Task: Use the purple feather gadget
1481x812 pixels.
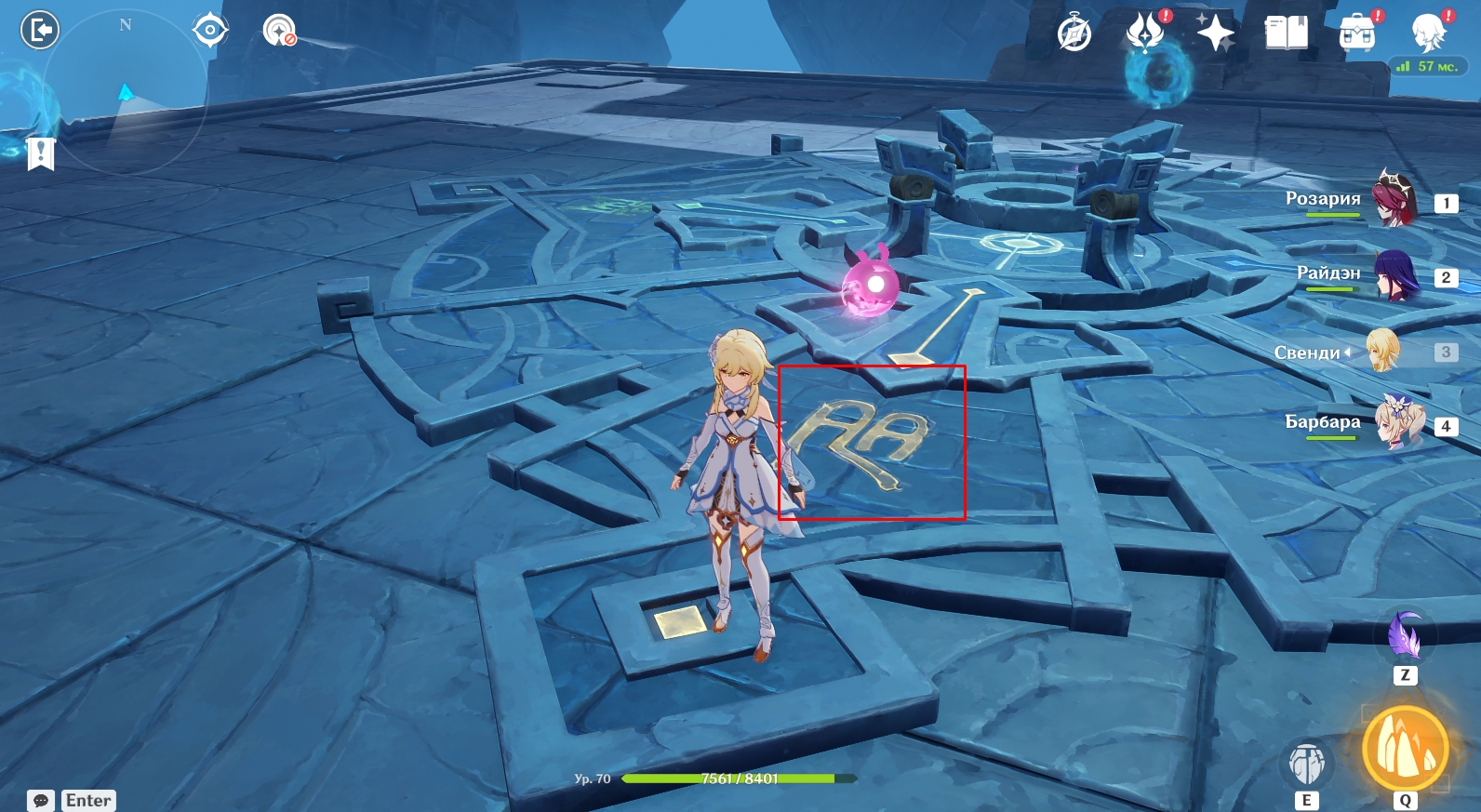Action: 1405,636
